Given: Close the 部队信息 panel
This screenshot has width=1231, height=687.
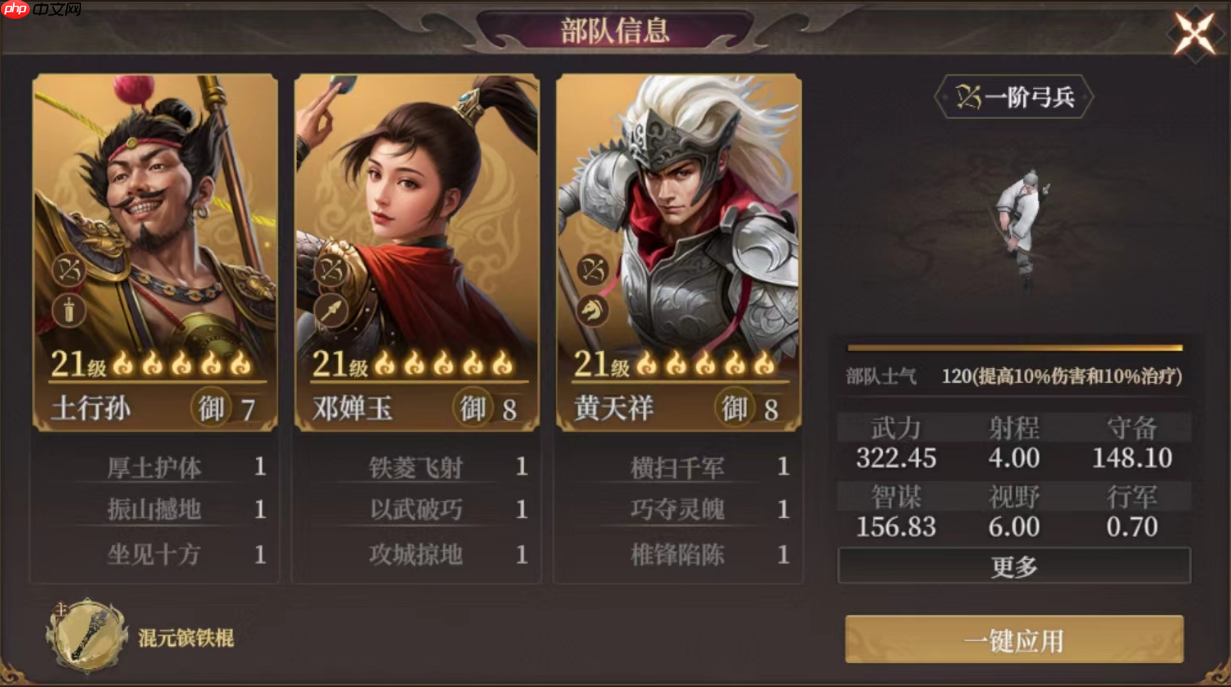Looking at the screenshot, I should pyautogui.click(x=1194, y=33).
